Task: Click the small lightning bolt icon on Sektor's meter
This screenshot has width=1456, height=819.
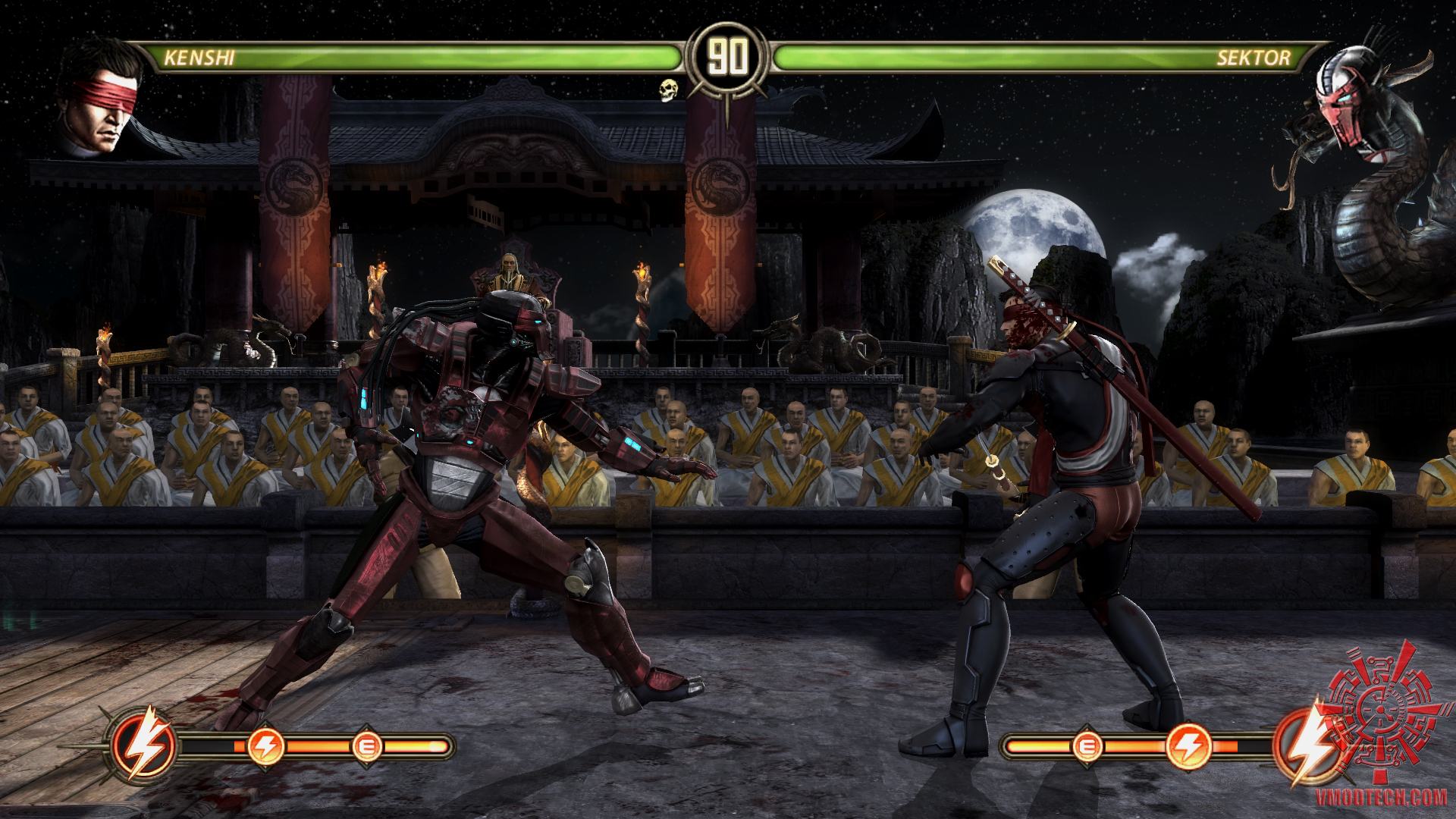Action: pyautogui.click(x=1188, y=747)
